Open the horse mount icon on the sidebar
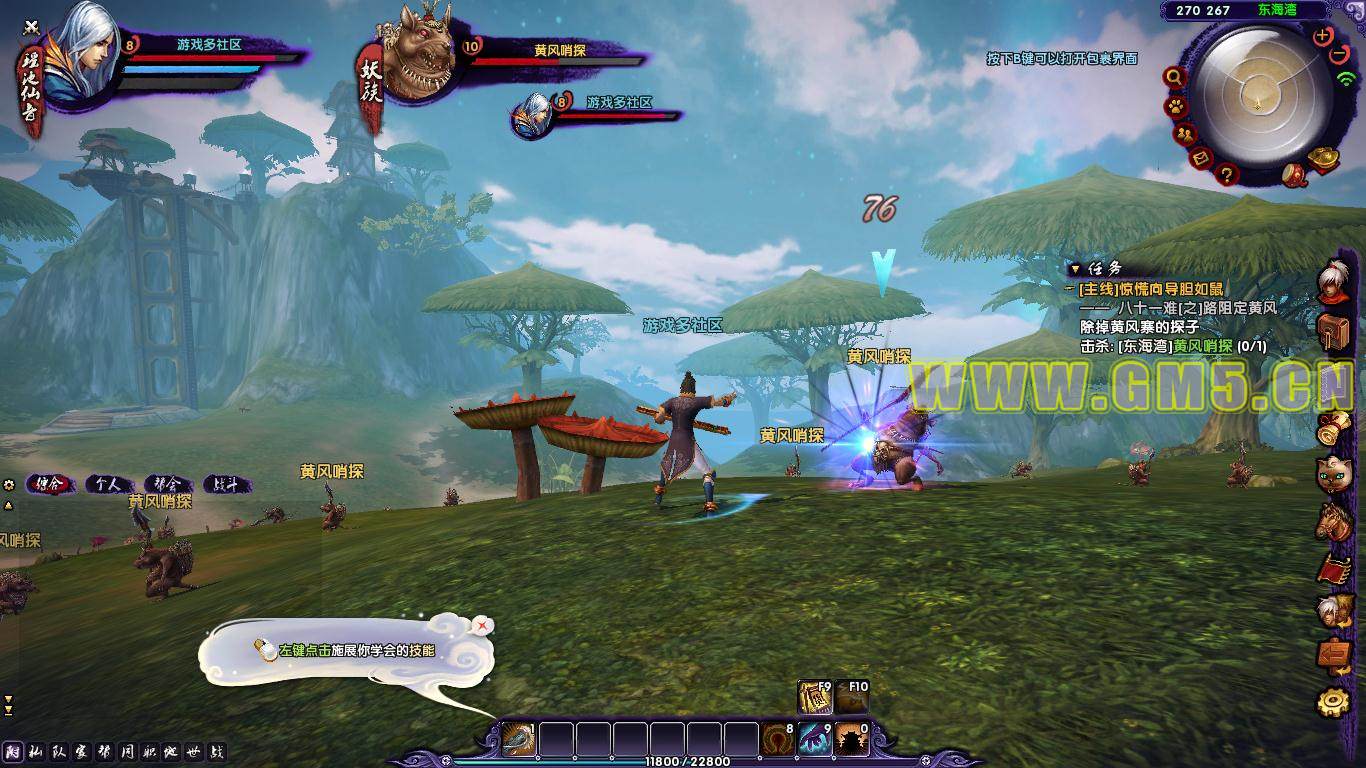Viewport: 1366px width, 768px height. coord(1333,521)
